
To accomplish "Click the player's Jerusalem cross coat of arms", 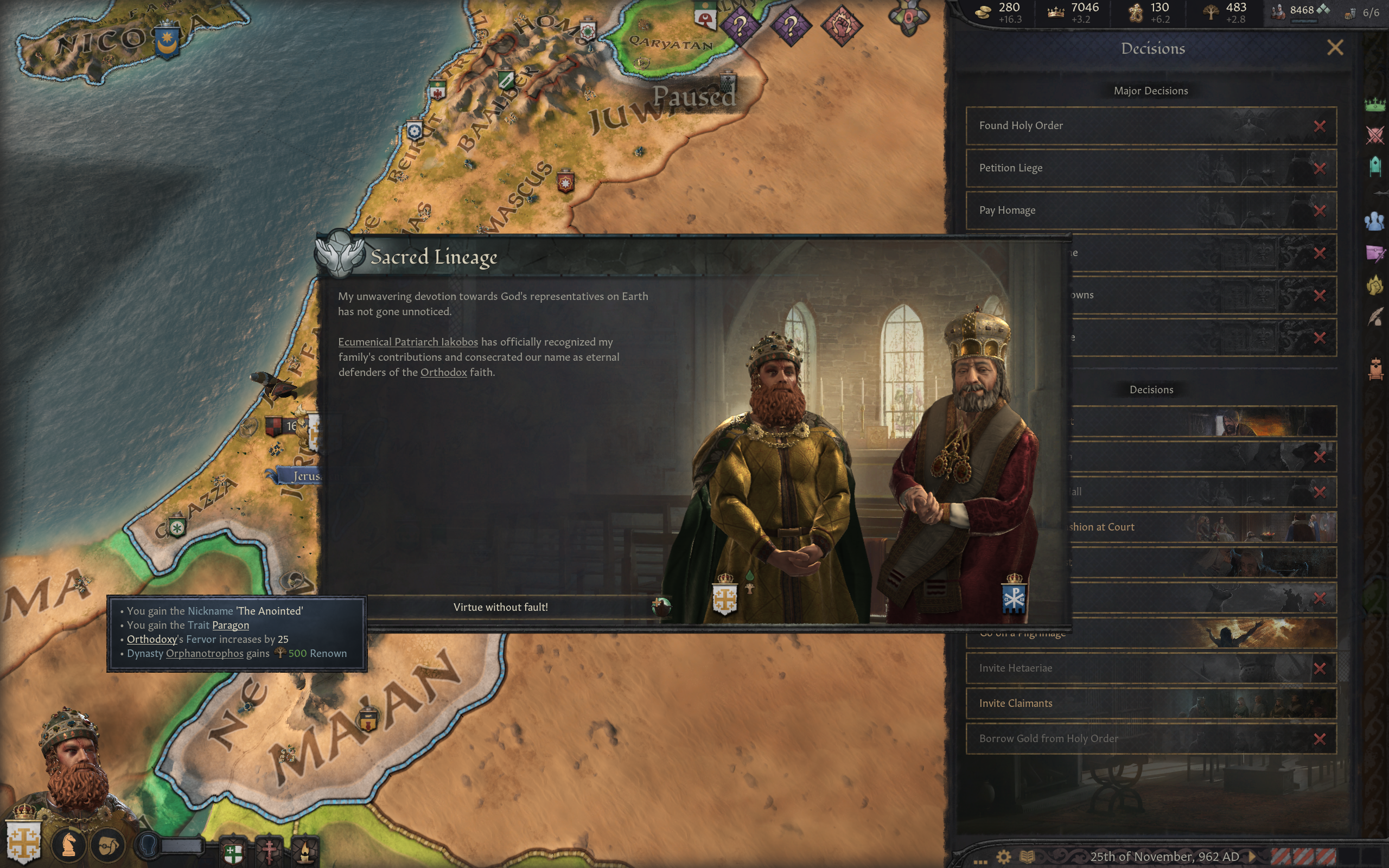I will pos(23,842).
